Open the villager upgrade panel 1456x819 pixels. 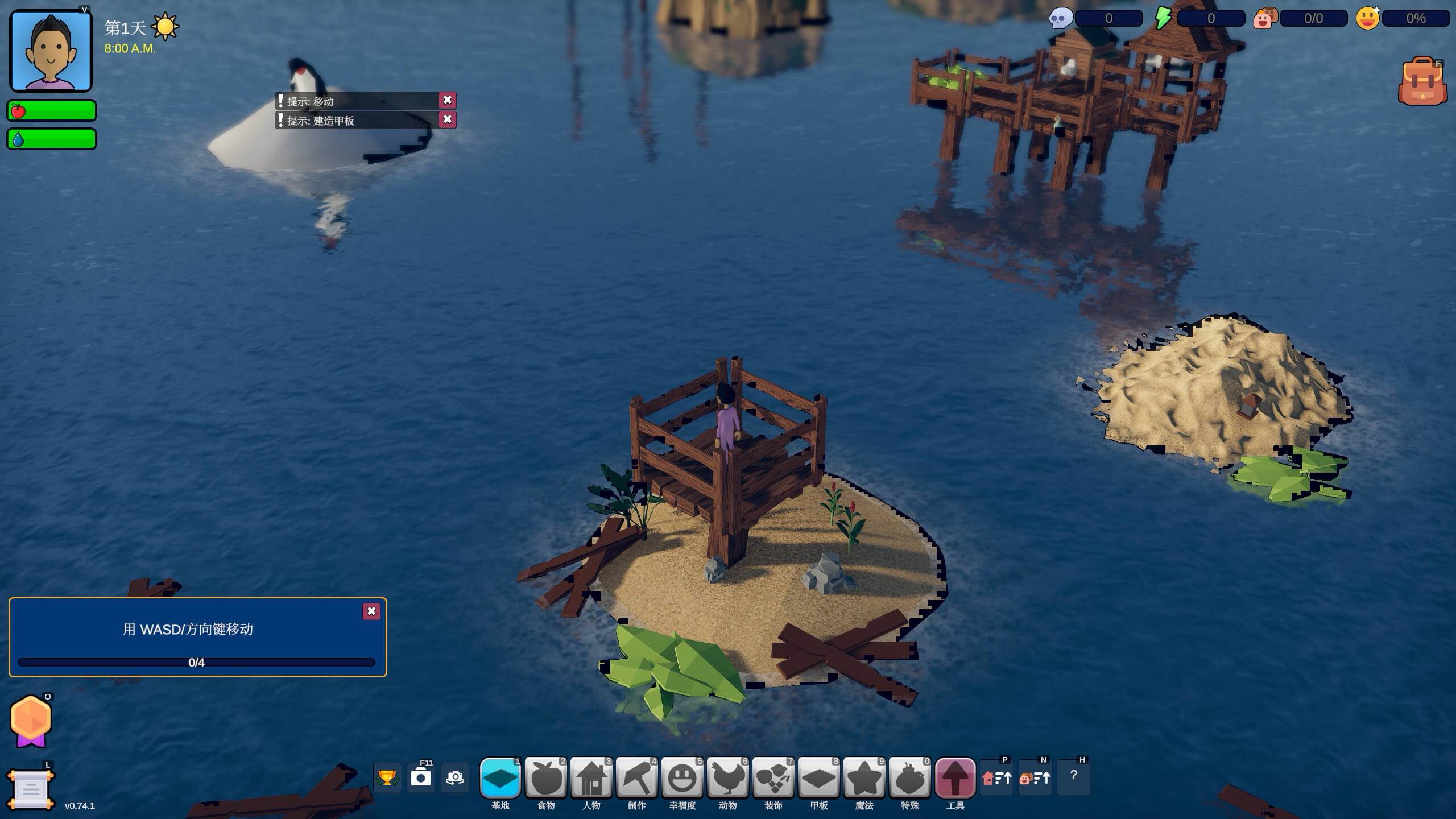point(1036,776)
